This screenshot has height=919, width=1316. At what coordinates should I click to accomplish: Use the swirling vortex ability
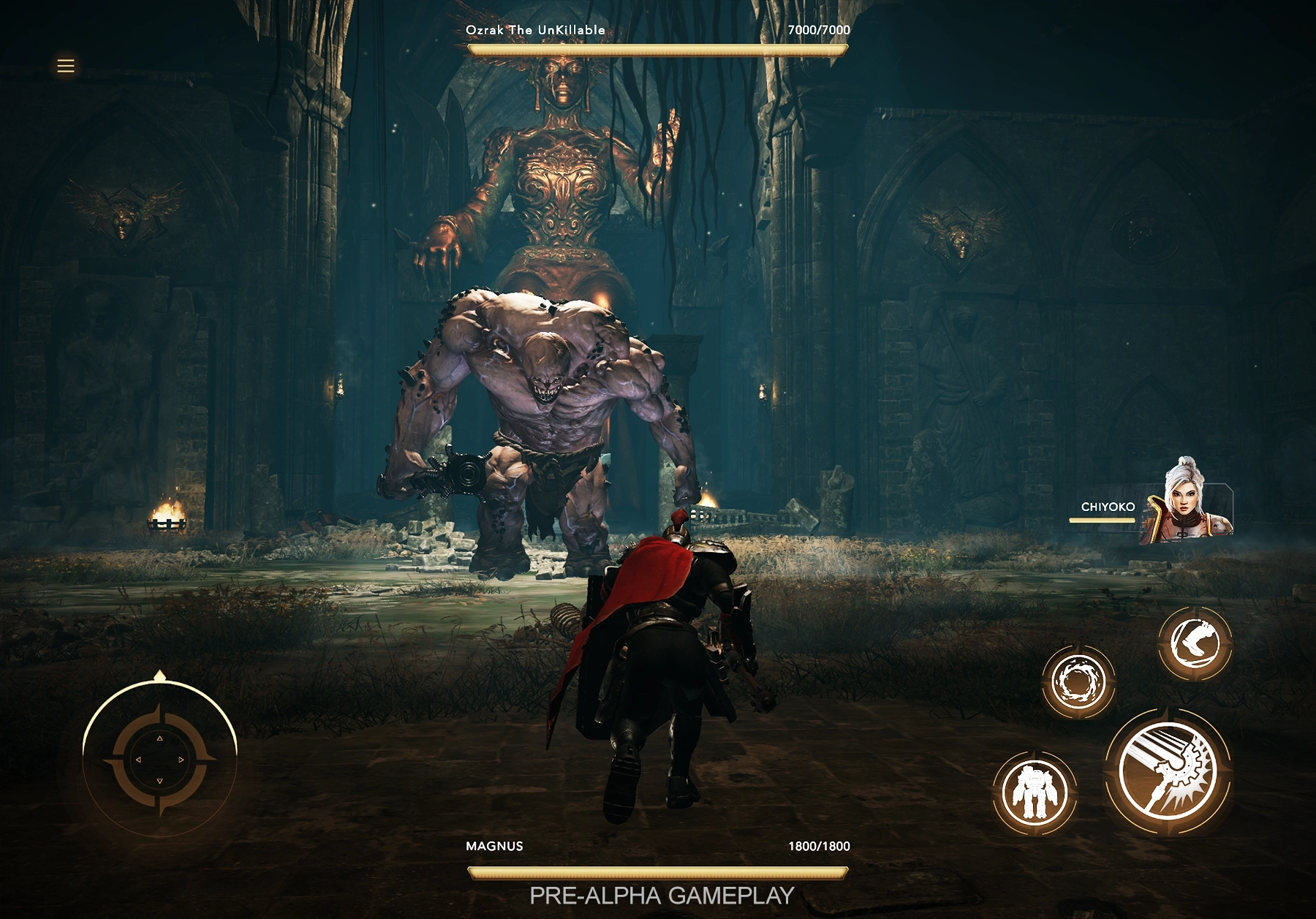click(1078, 681)
